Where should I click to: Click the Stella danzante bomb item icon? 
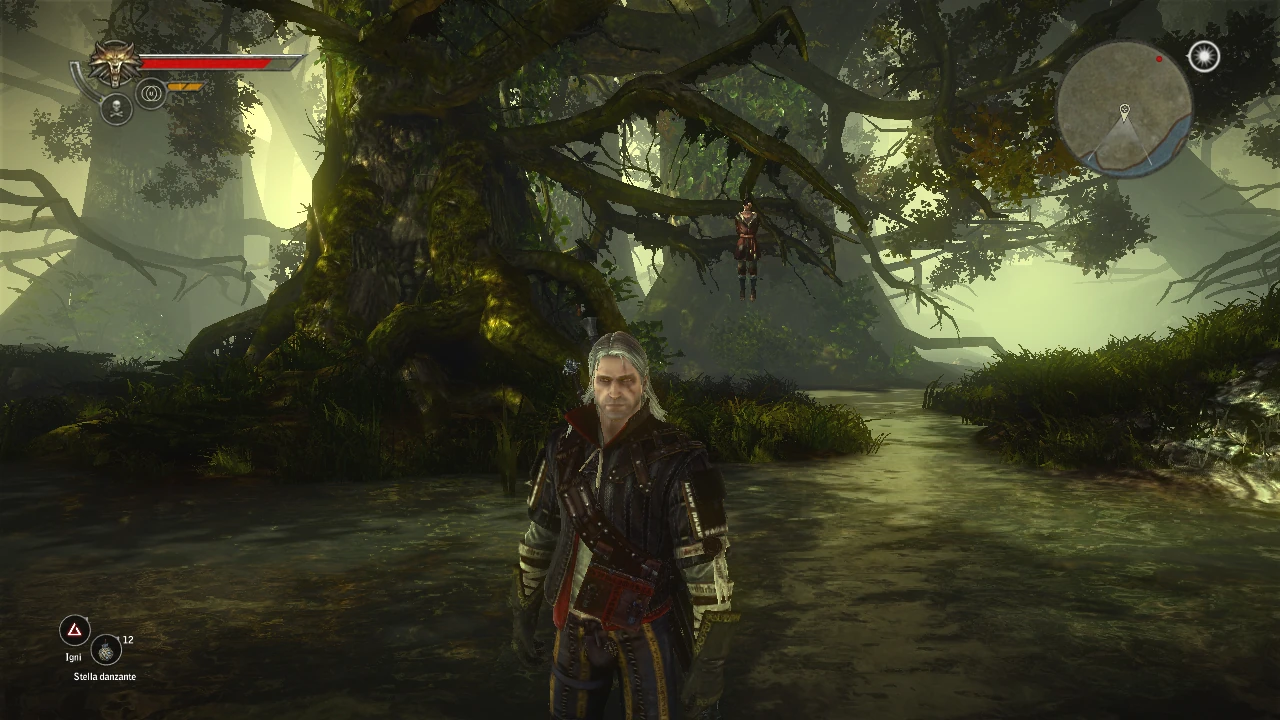107,650
